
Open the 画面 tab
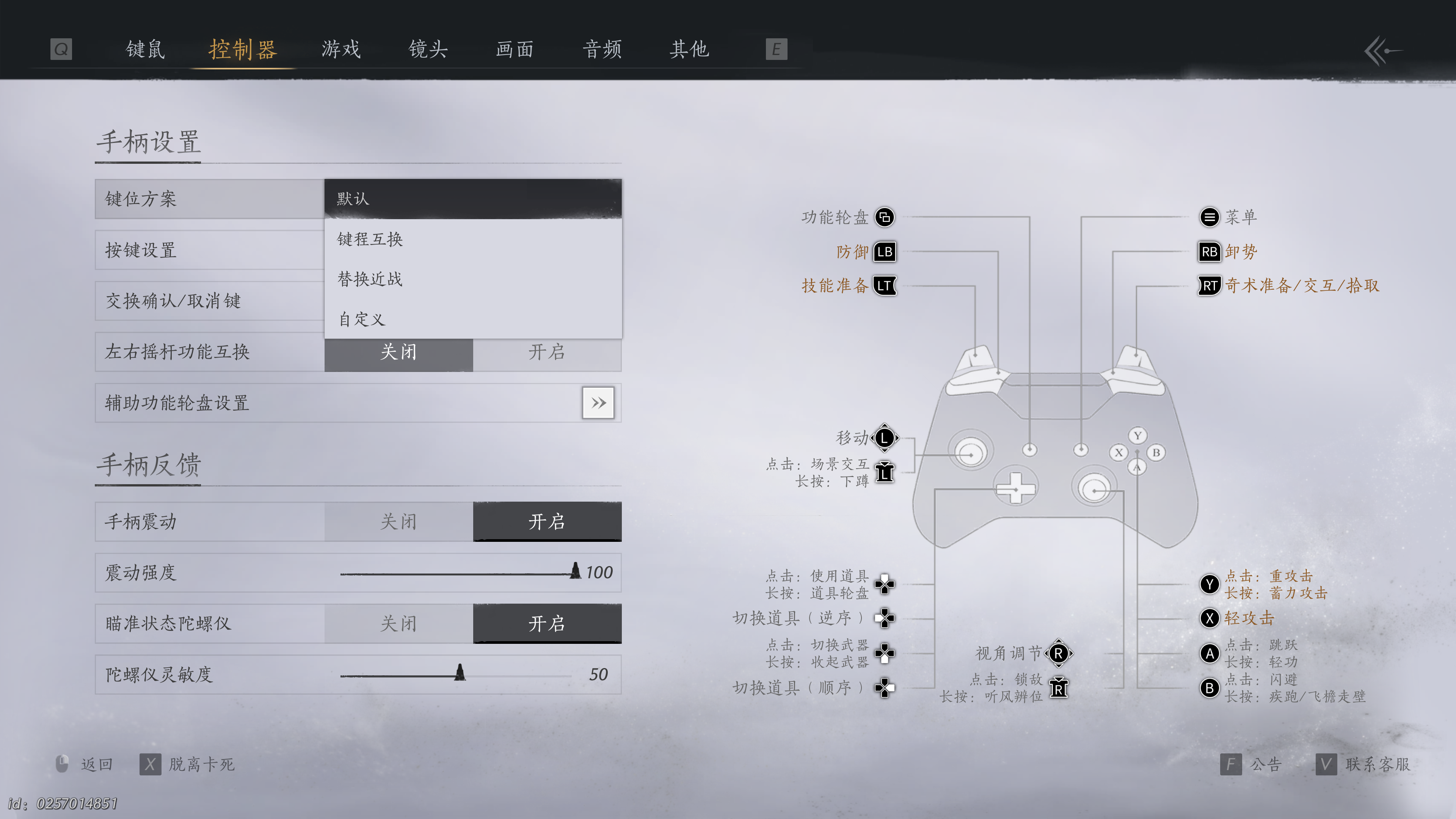tap(515, 50)
